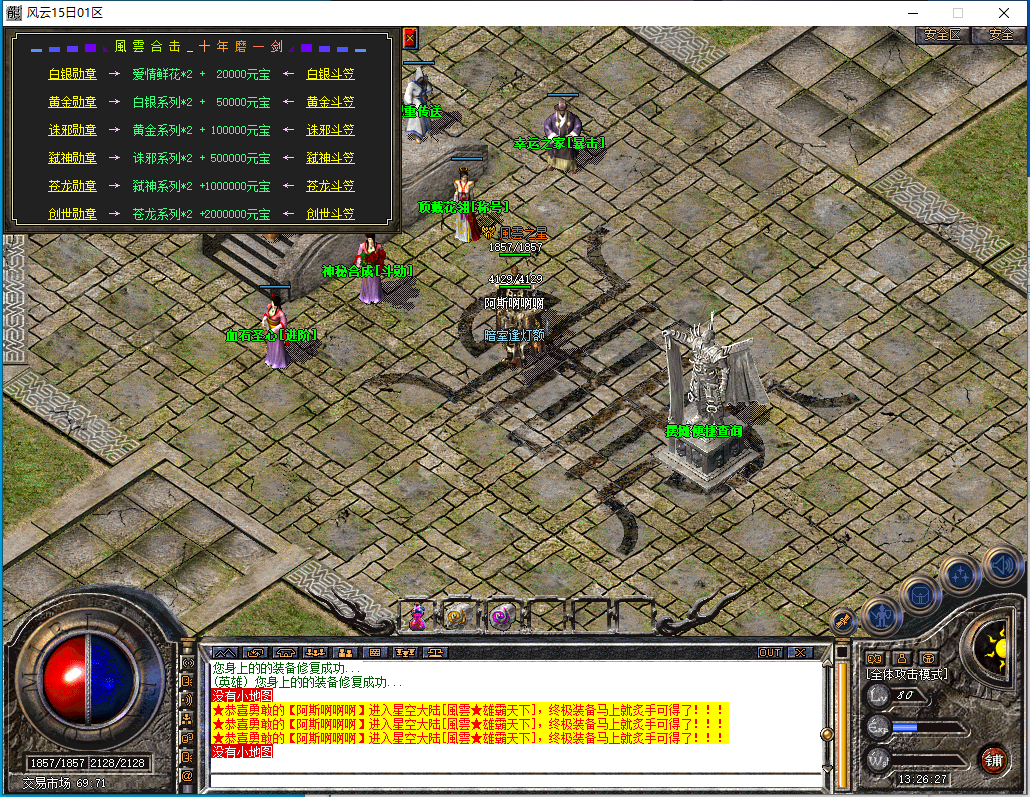Choose the 弑神勋章 link
Image resolution: width=1030 pixels, height=797 pixels.
pyautogui.click(x=73, y=158)
